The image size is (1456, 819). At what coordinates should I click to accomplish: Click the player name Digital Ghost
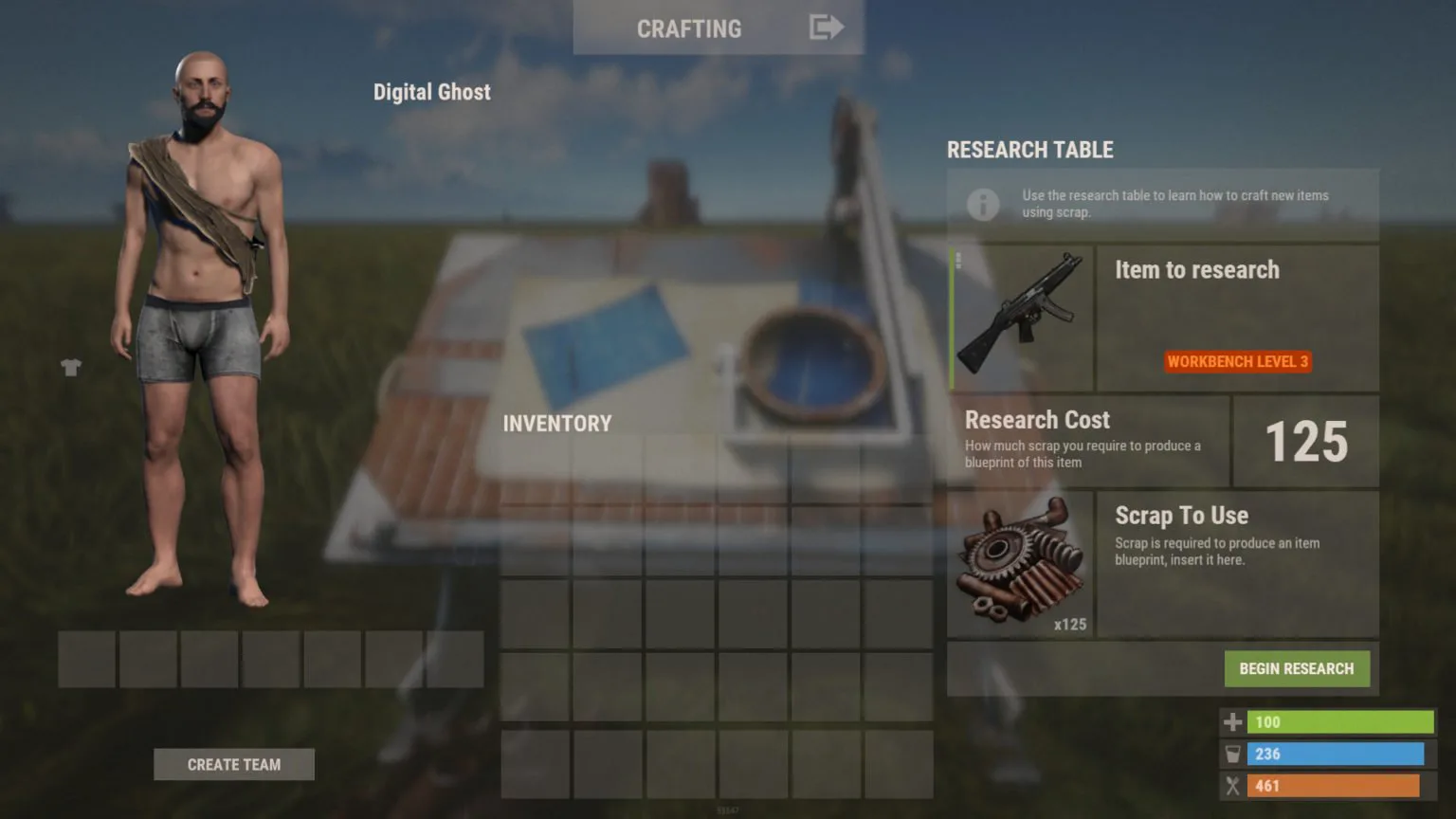point(432,91)
